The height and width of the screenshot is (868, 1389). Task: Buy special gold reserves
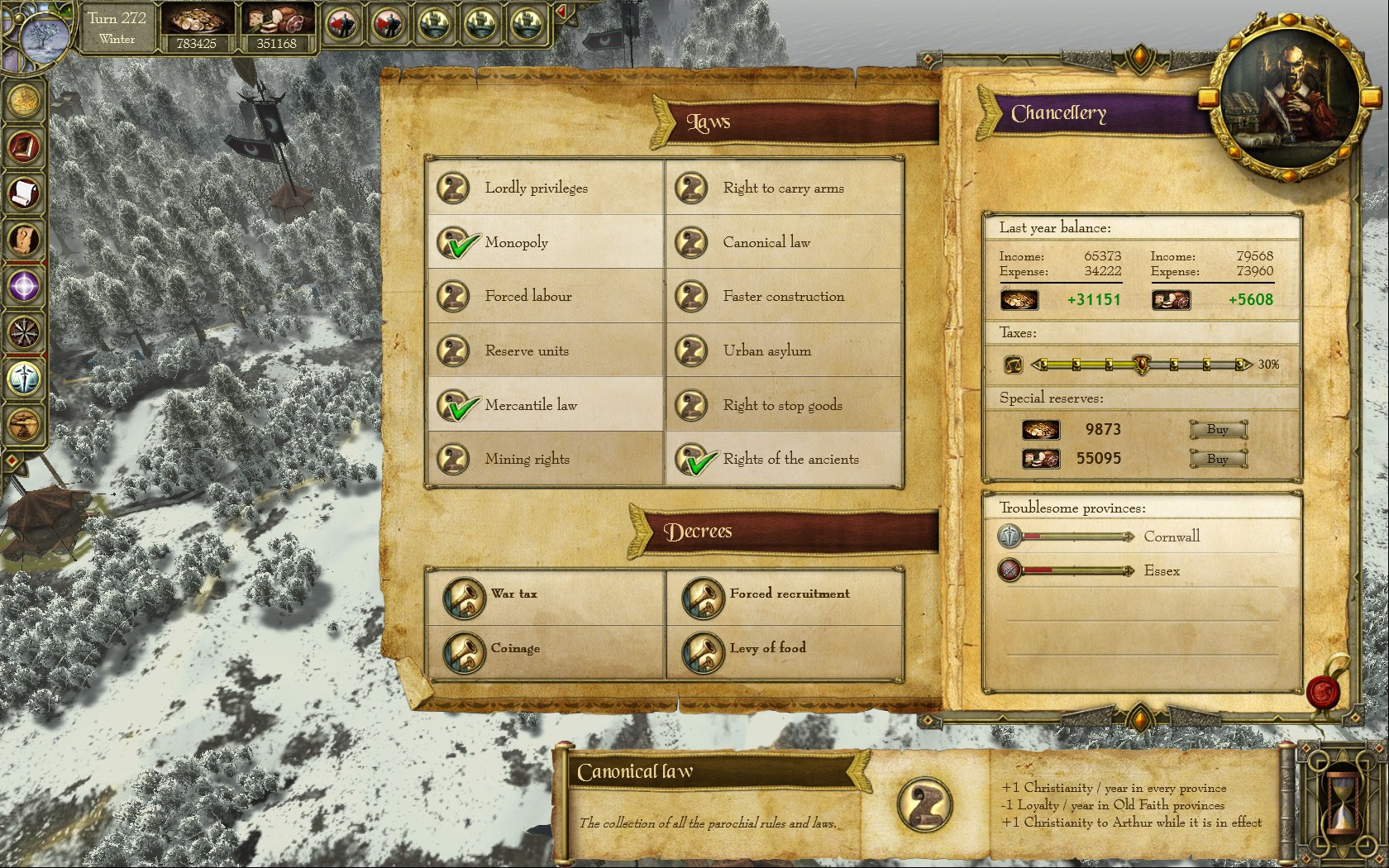pos(1218,429)
